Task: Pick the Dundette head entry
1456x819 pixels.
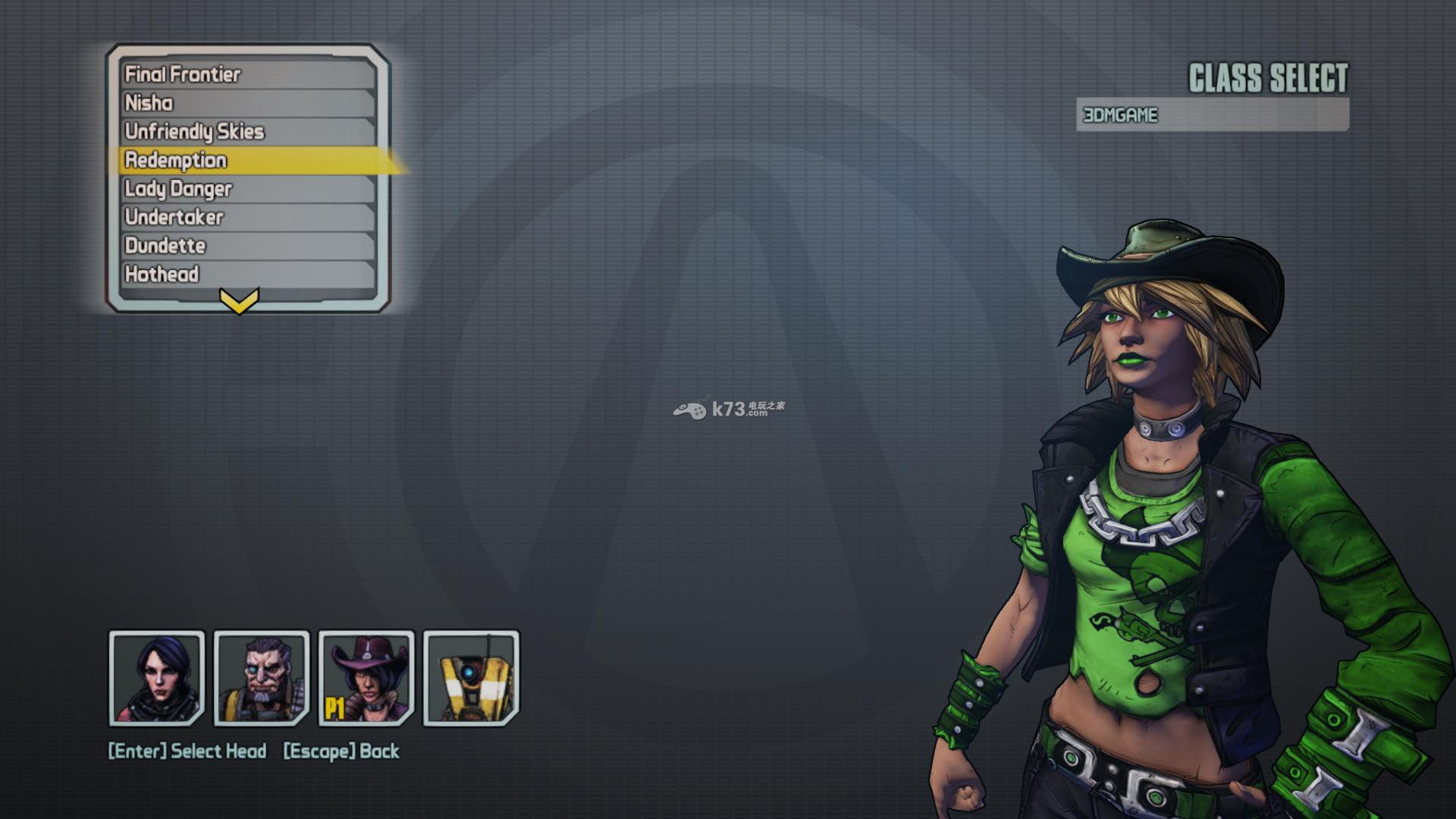Action: 249,246
